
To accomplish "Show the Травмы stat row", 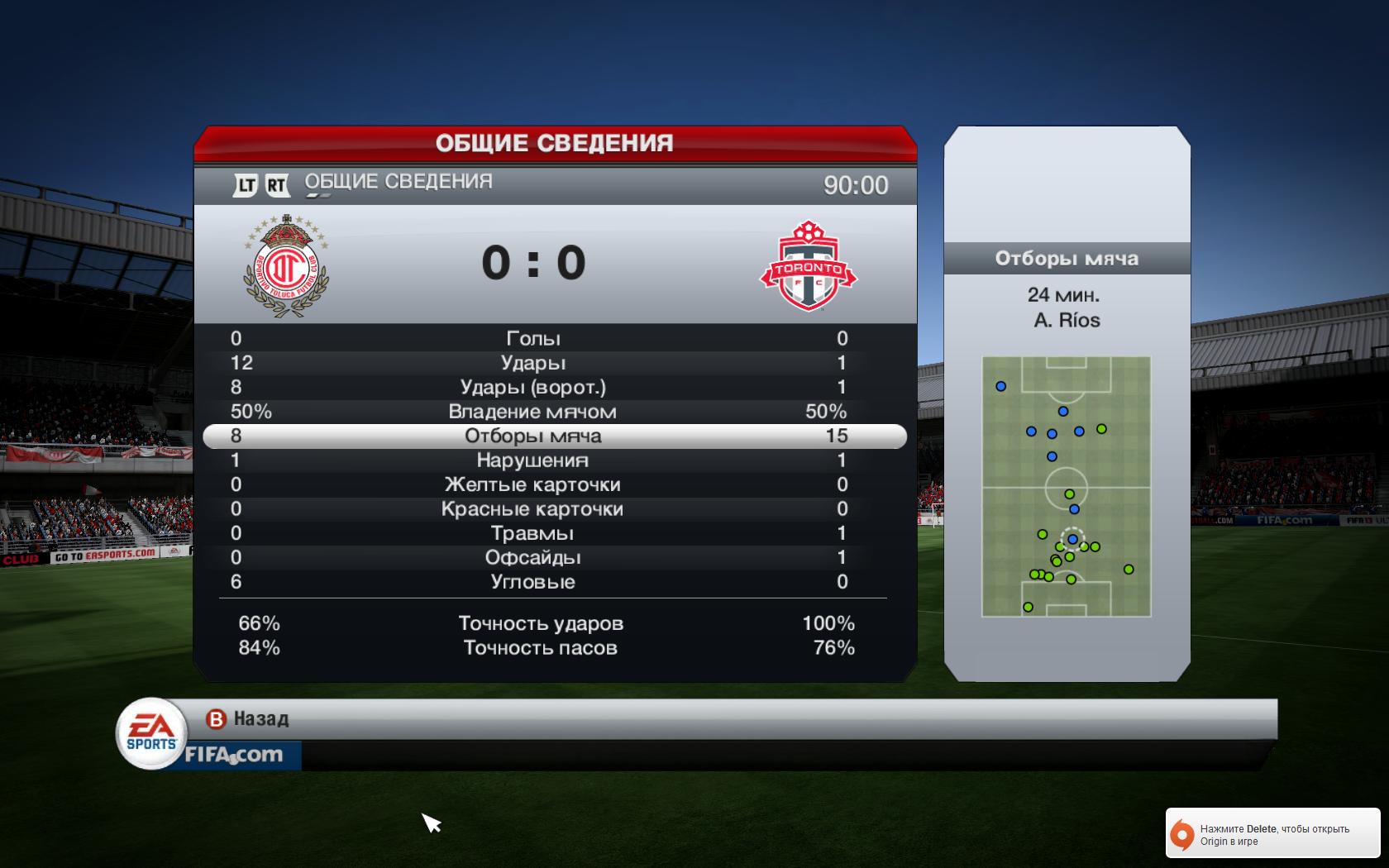I will pyautogui.click(x=533, y=533).
